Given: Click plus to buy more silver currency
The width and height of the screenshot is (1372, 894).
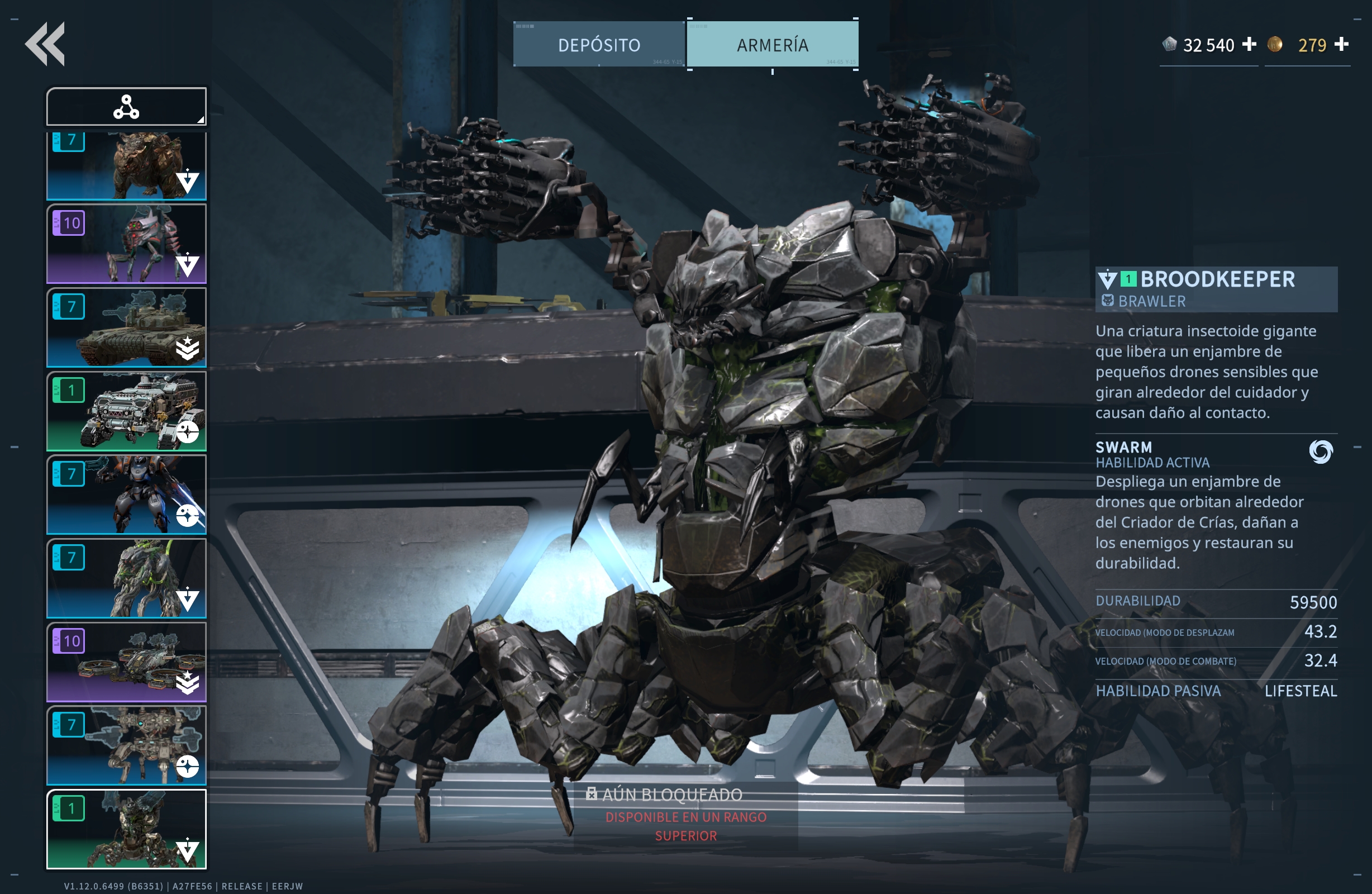Looking at the screenshot, I should [1249, 44].
